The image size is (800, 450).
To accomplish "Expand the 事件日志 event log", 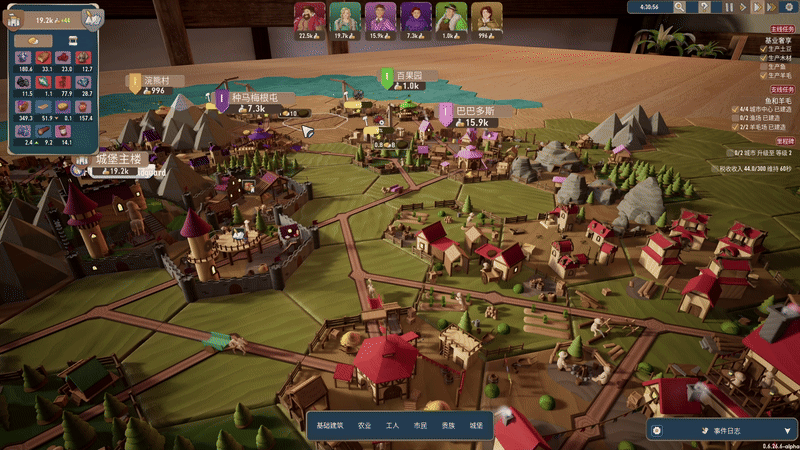I will coord(721,429).
